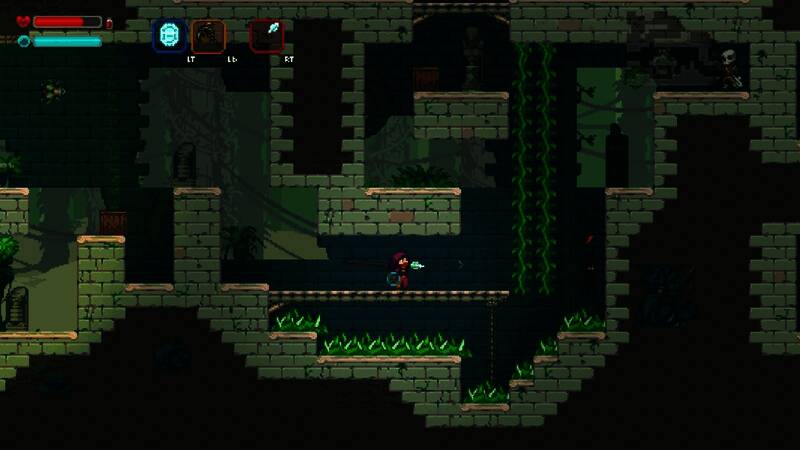800x450 pixels.
Task: Choose the cyan-tipped weapon in the red-framed slot
Action: tap(267, 36)
